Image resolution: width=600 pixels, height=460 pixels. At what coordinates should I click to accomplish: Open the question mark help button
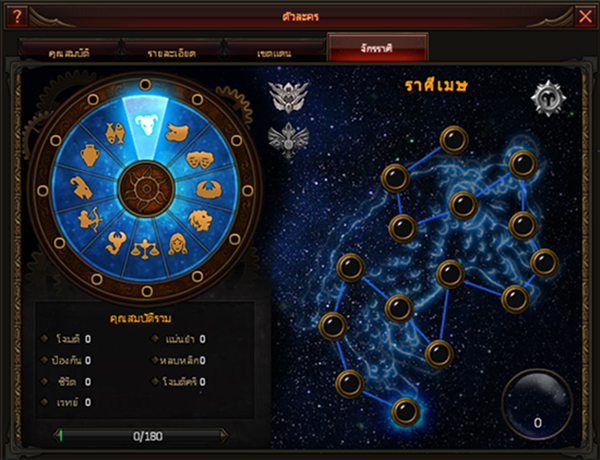15,15
